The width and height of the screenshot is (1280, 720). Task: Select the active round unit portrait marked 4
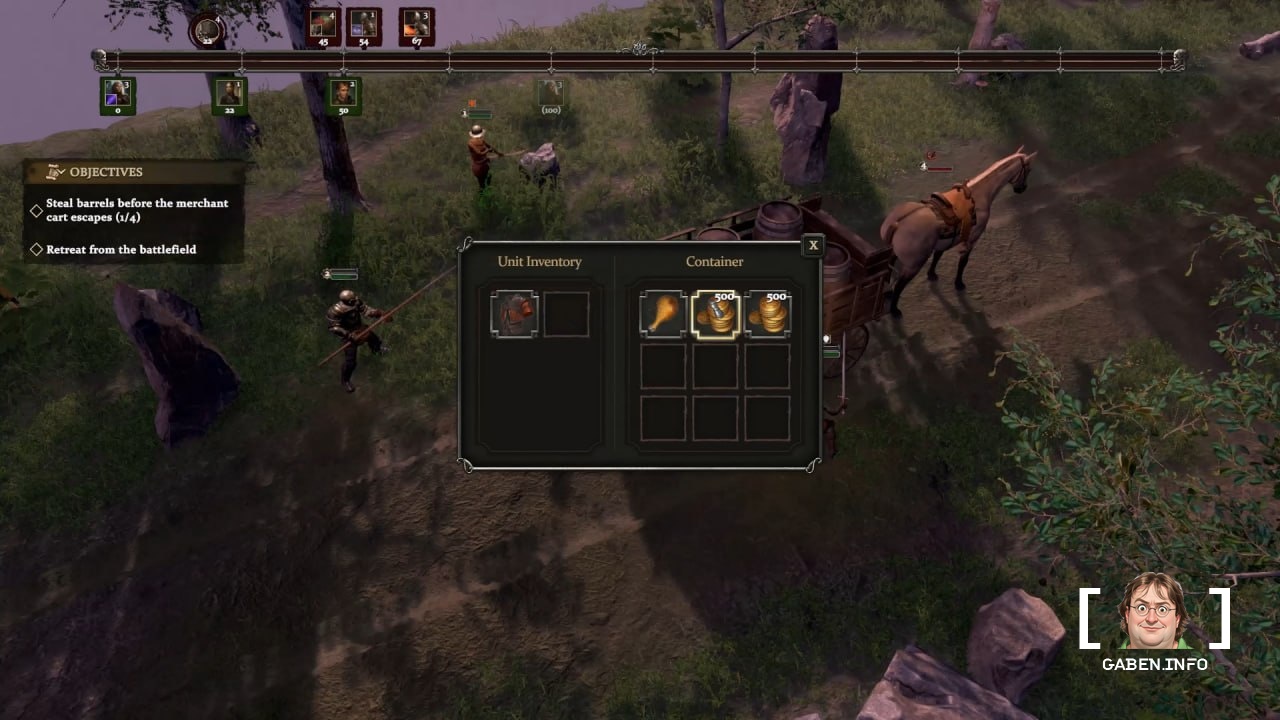pyautogui.click(x=207, y=30)
